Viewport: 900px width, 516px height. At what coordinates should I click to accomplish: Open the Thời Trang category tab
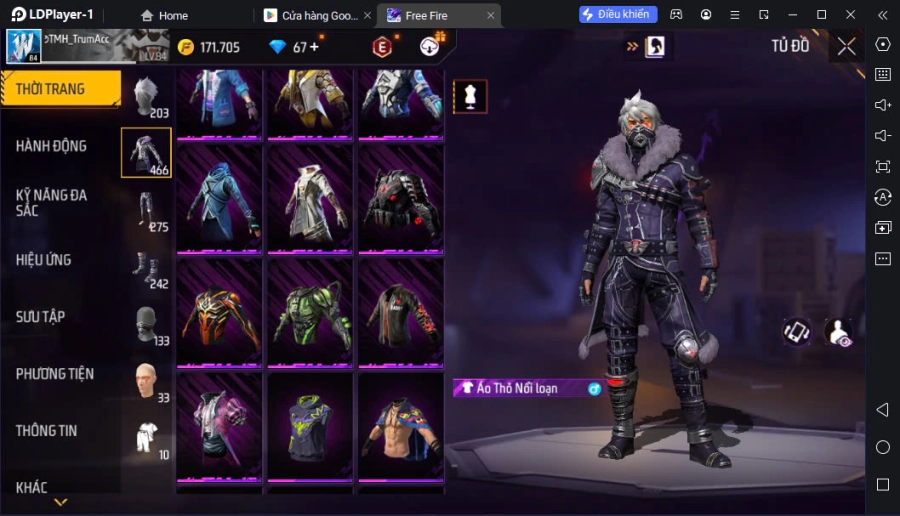60,89
